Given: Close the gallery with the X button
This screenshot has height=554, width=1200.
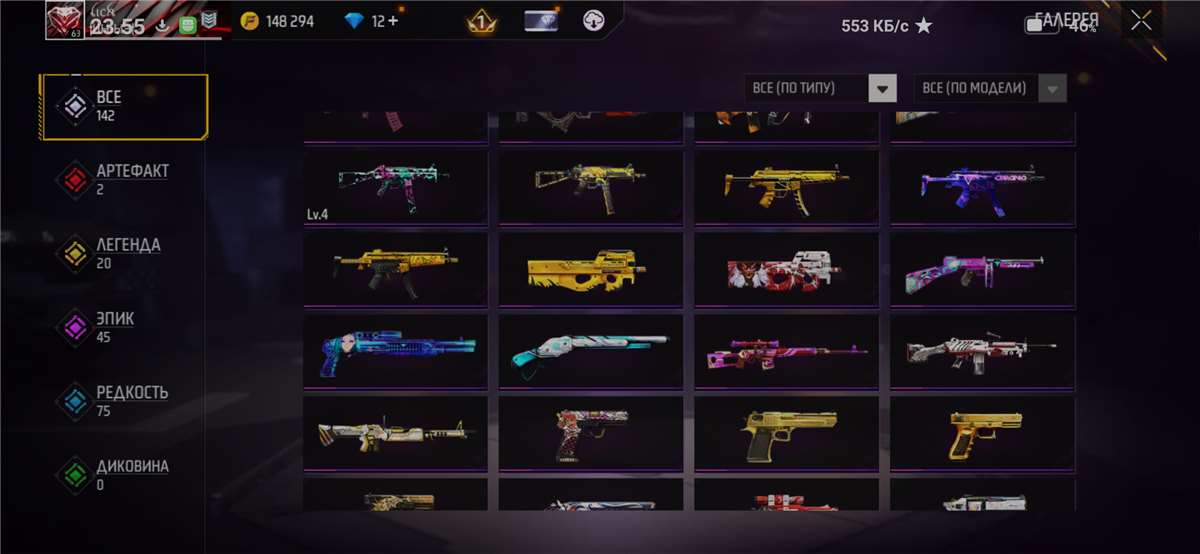Looking at the screenshot, I should tap(1141, 21).
